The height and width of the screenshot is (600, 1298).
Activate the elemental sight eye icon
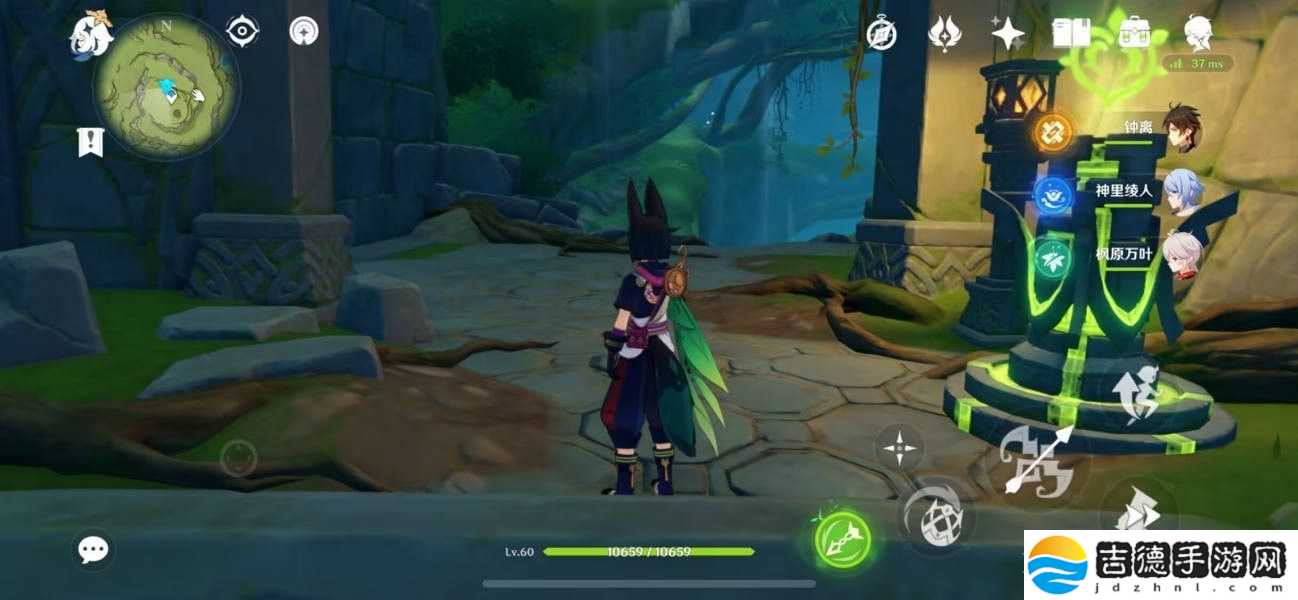coord(242,32)
